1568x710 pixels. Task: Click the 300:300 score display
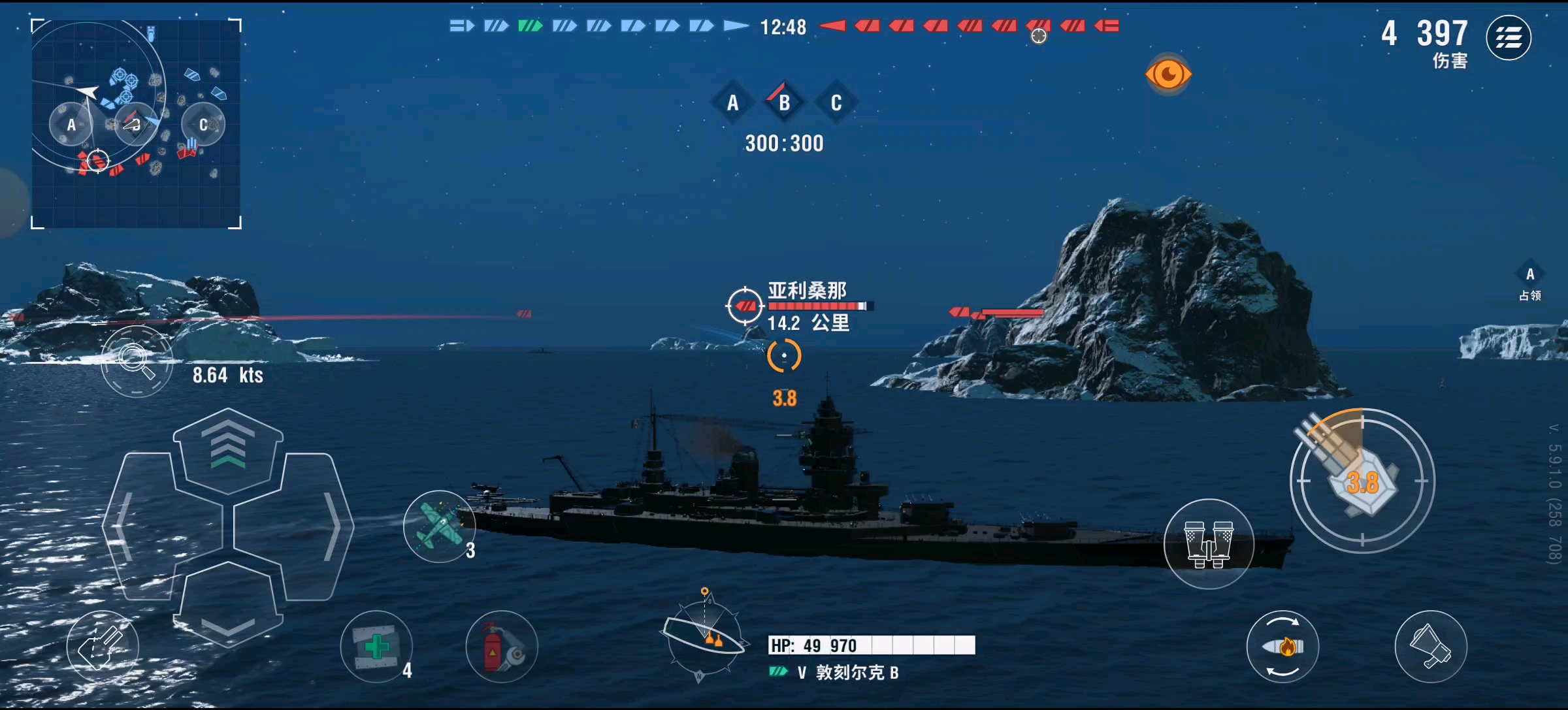click(783, 144)
